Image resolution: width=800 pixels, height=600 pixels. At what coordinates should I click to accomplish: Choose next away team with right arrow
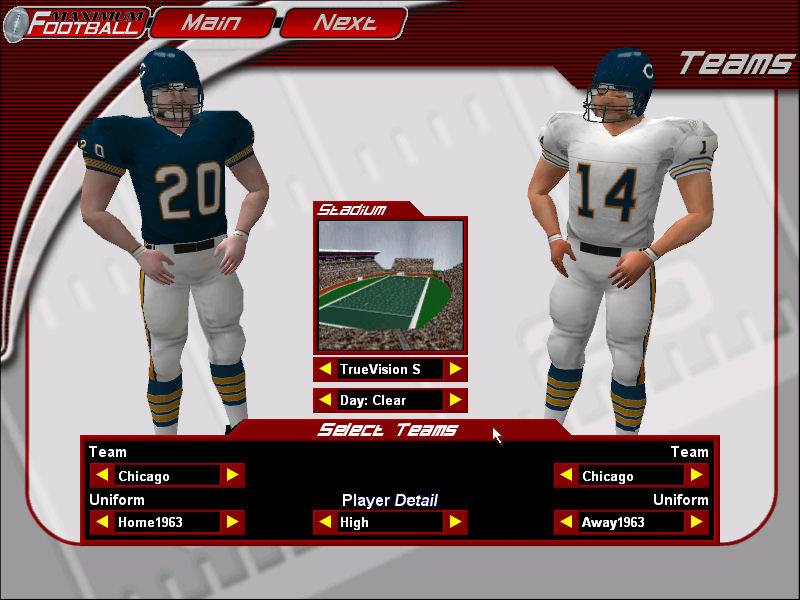pyautogui.click(x=696, y=476)
